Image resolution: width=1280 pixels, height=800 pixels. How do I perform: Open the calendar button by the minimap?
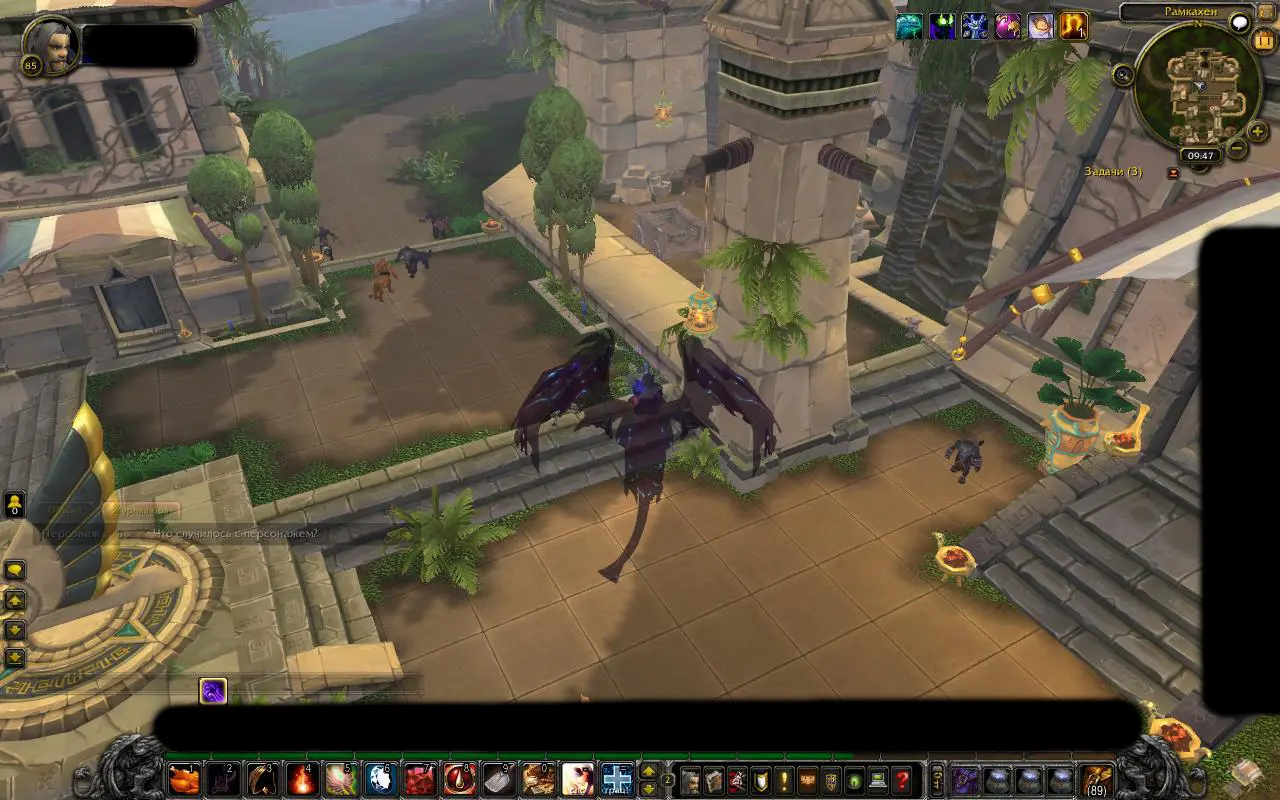coord(1263,41)
